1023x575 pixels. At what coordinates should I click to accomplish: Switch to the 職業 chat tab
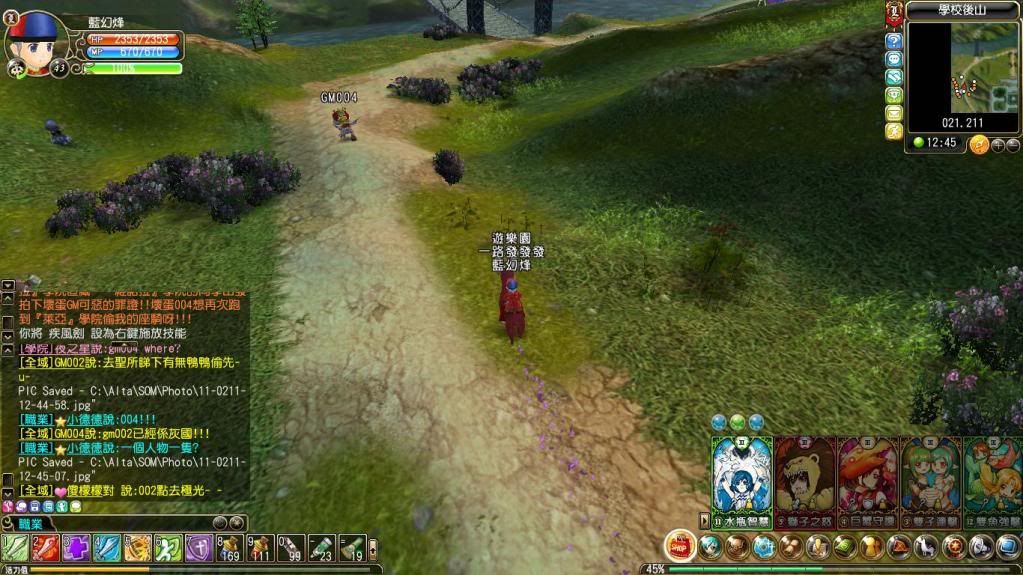tap(29, 523)
